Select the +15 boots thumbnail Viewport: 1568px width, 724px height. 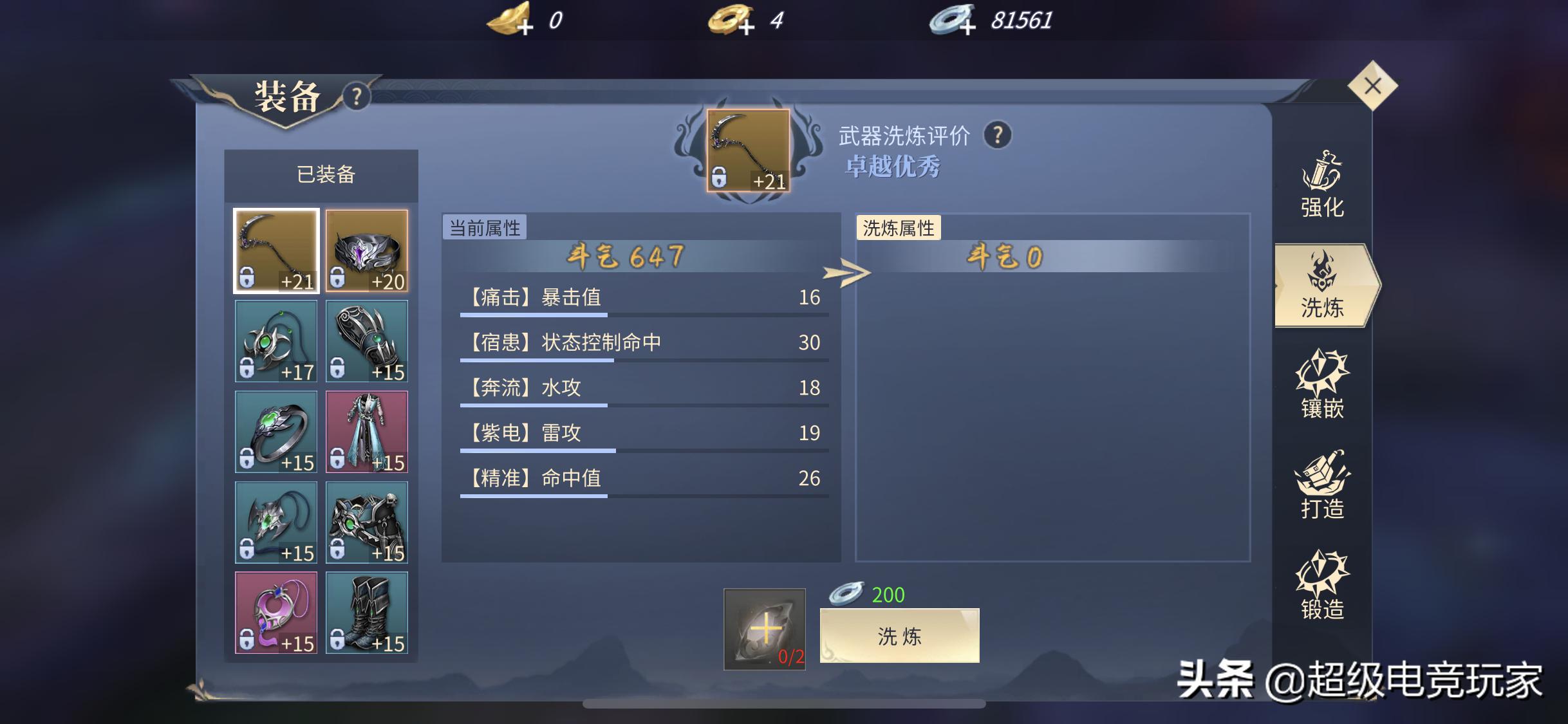click(368, 613)
